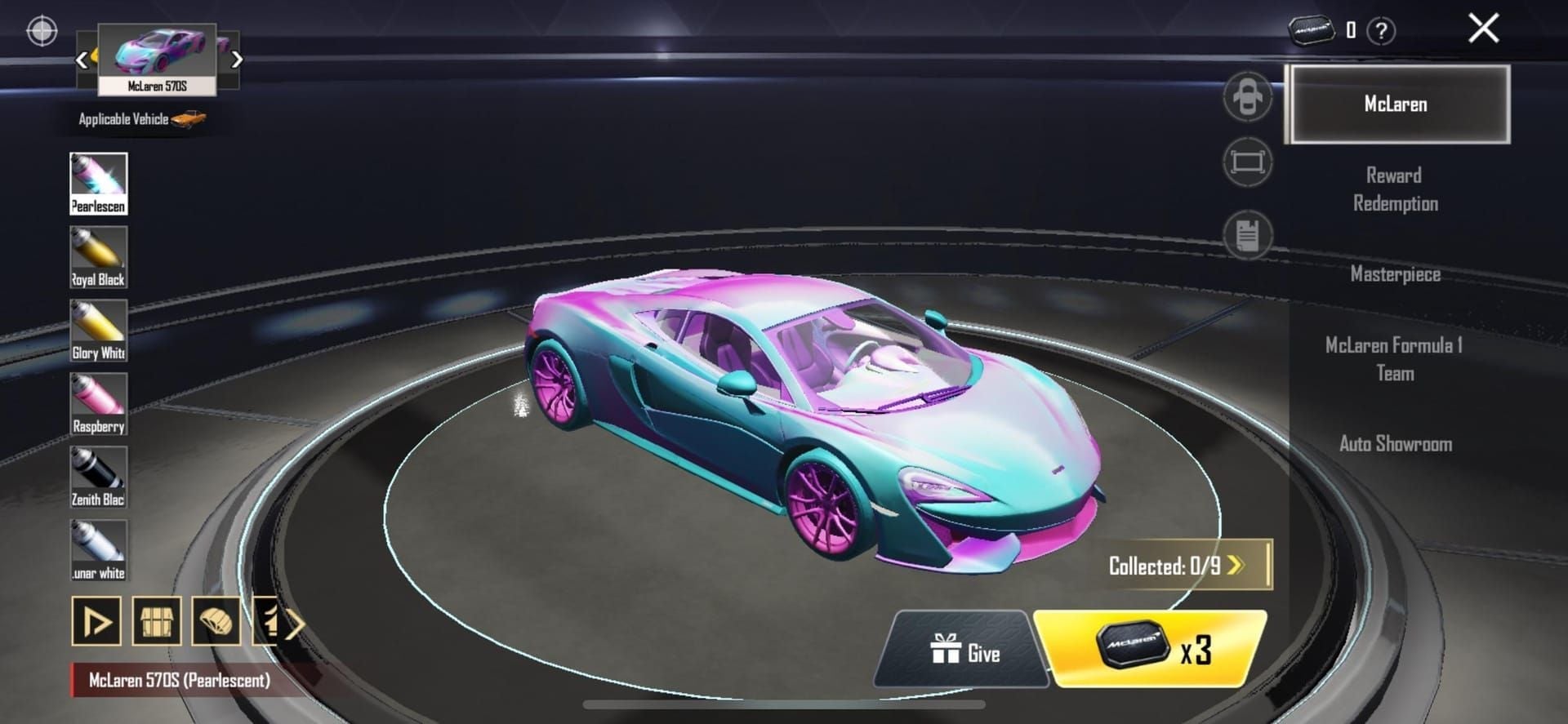
Task: Select the McLaren tab
Action: point(1396,104)
